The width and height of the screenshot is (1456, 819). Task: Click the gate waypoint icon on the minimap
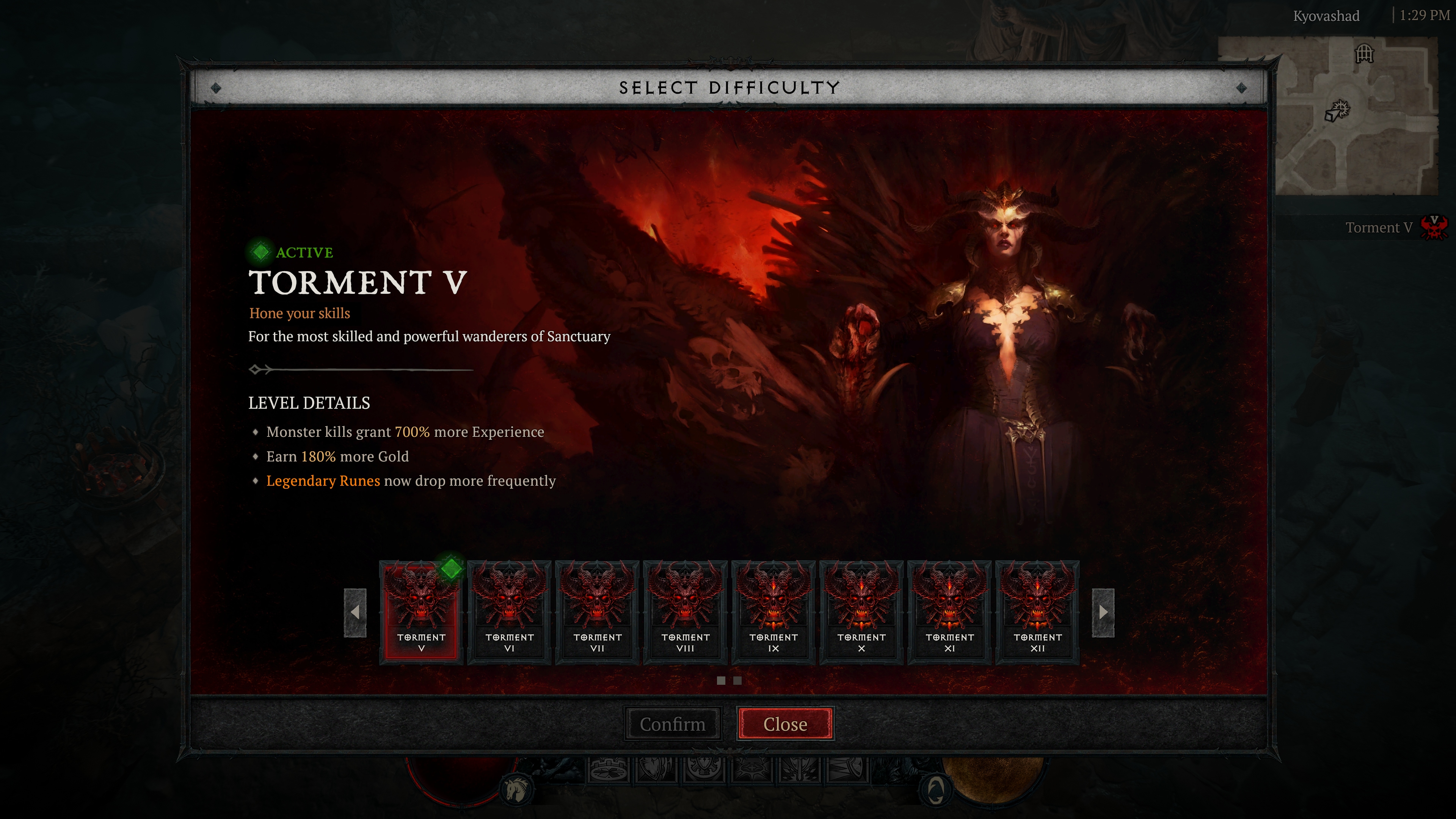point(1365,54)
